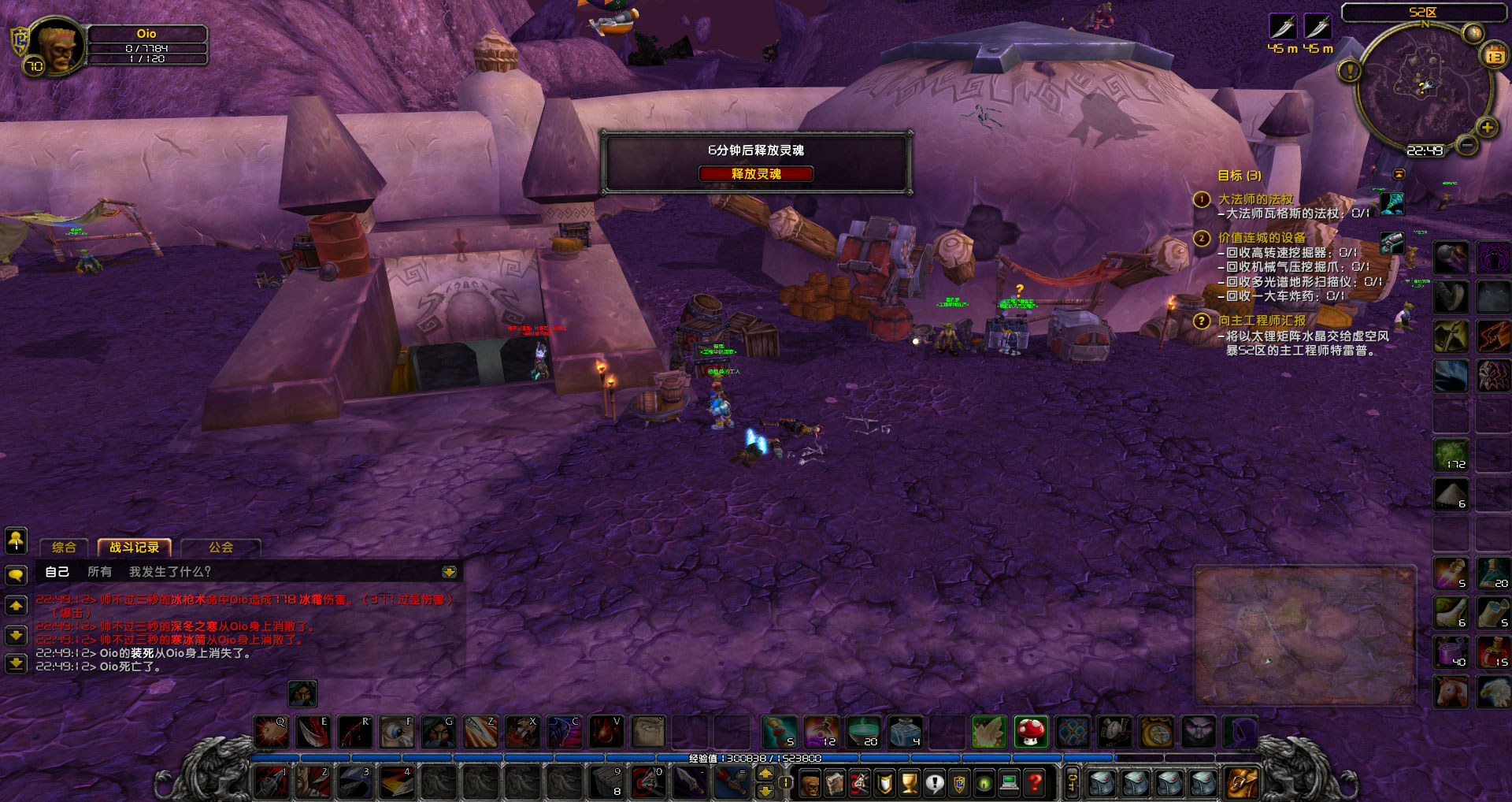Image resolution: width=1512 pixels, height=802 pixels.
Task: Open the main backpack bag icon
Action: (x=1242, y=782)
